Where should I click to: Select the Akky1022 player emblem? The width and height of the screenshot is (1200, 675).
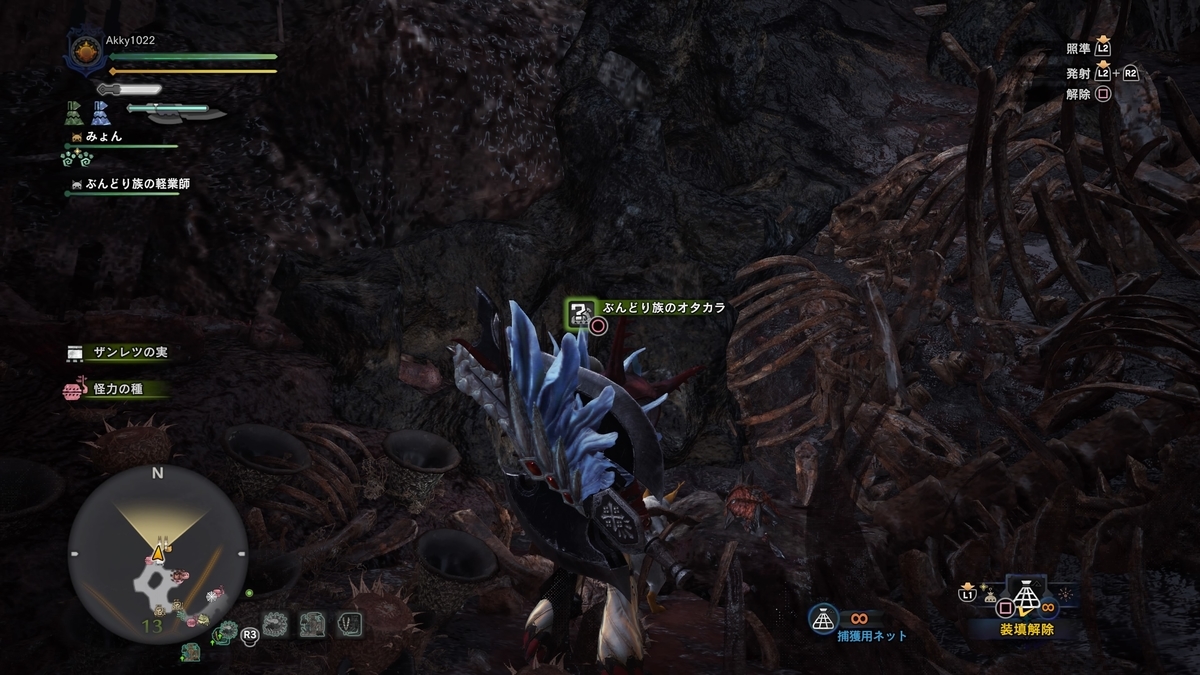pyautogui.click(x=82, y=54)
